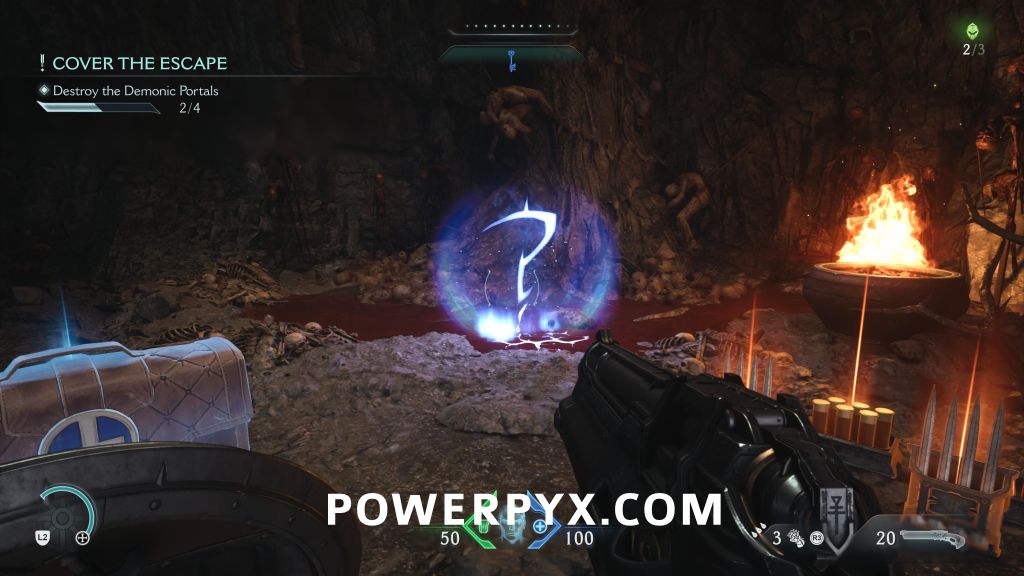
Task: Click the green armor icon
Action: (x=481, y=526)
